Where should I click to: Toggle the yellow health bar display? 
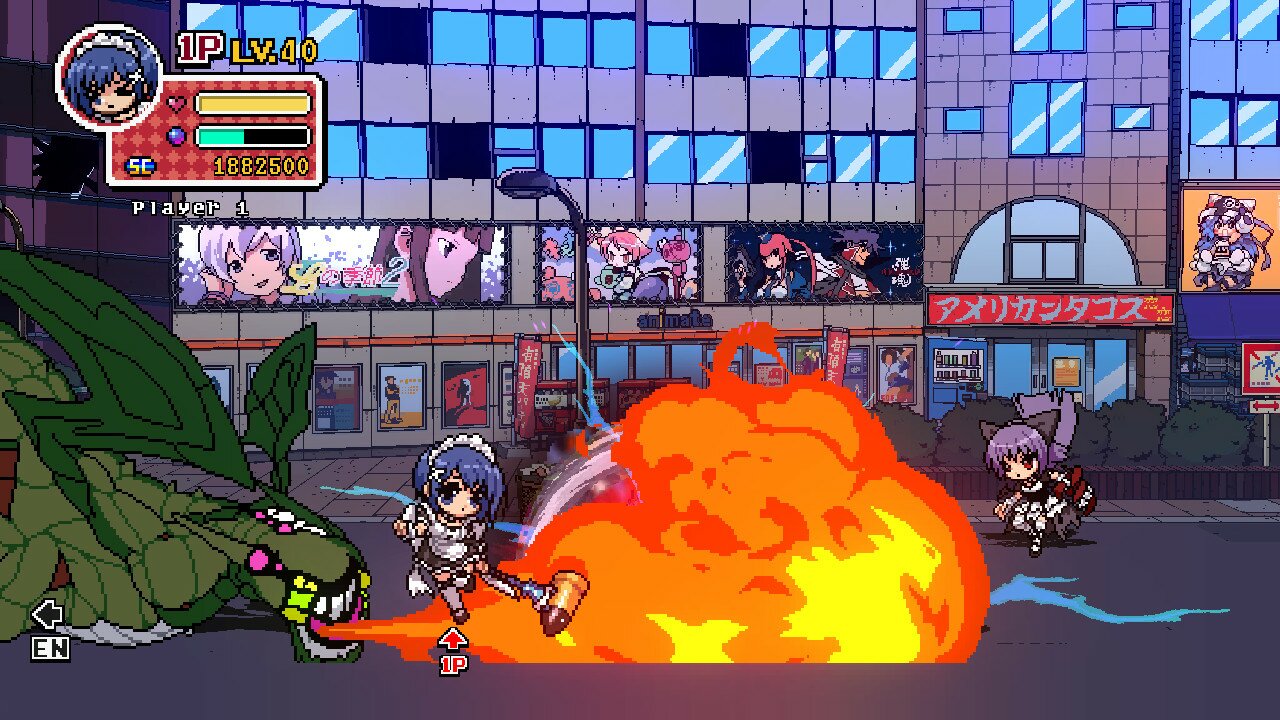click(x=253, y=102)
